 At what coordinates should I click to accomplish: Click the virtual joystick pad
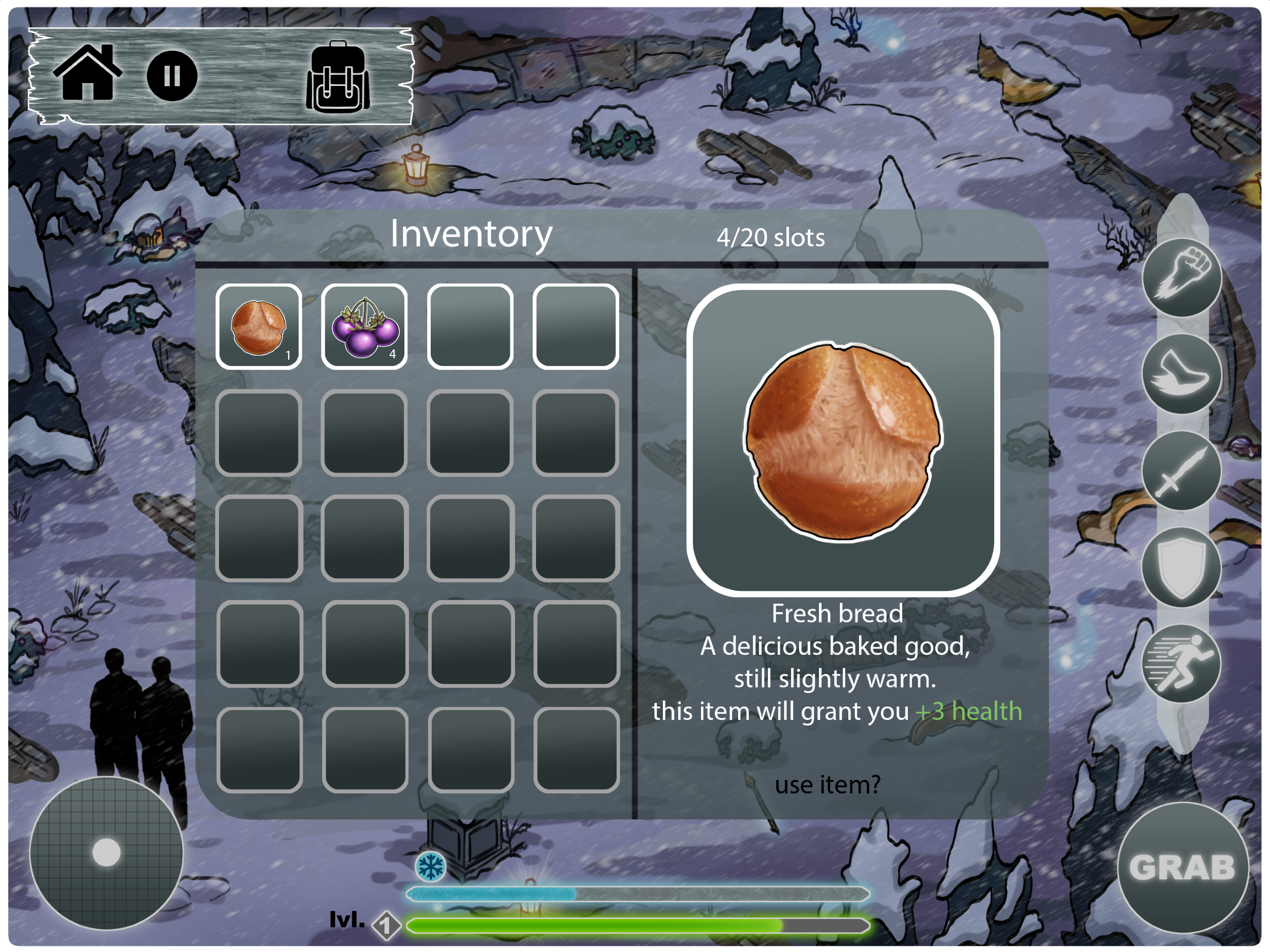coord(106,852)
